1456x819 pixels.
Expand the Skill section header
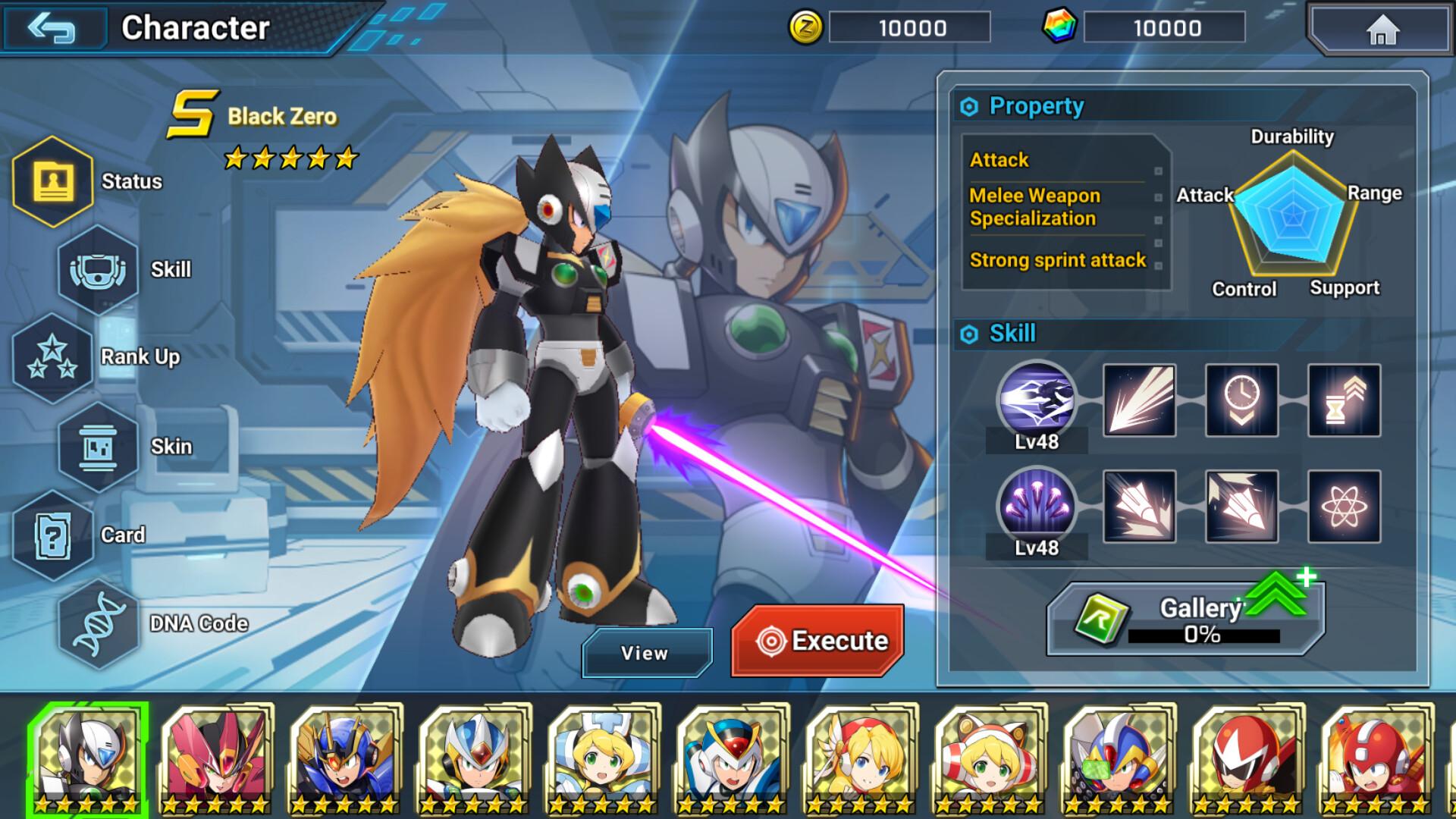pos(1013,333)
